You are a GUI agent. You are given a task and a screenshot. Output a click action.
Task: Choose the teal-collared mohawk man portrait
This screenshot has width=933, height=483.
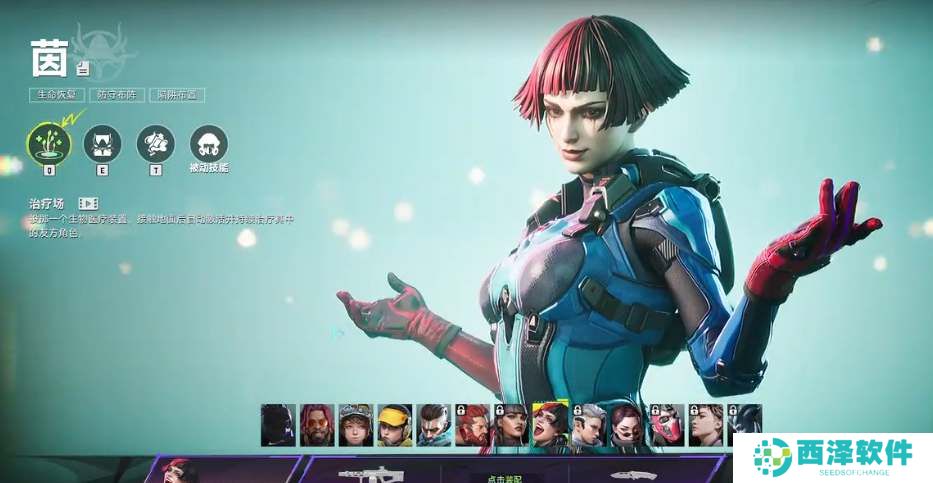[x=434, y=425]
